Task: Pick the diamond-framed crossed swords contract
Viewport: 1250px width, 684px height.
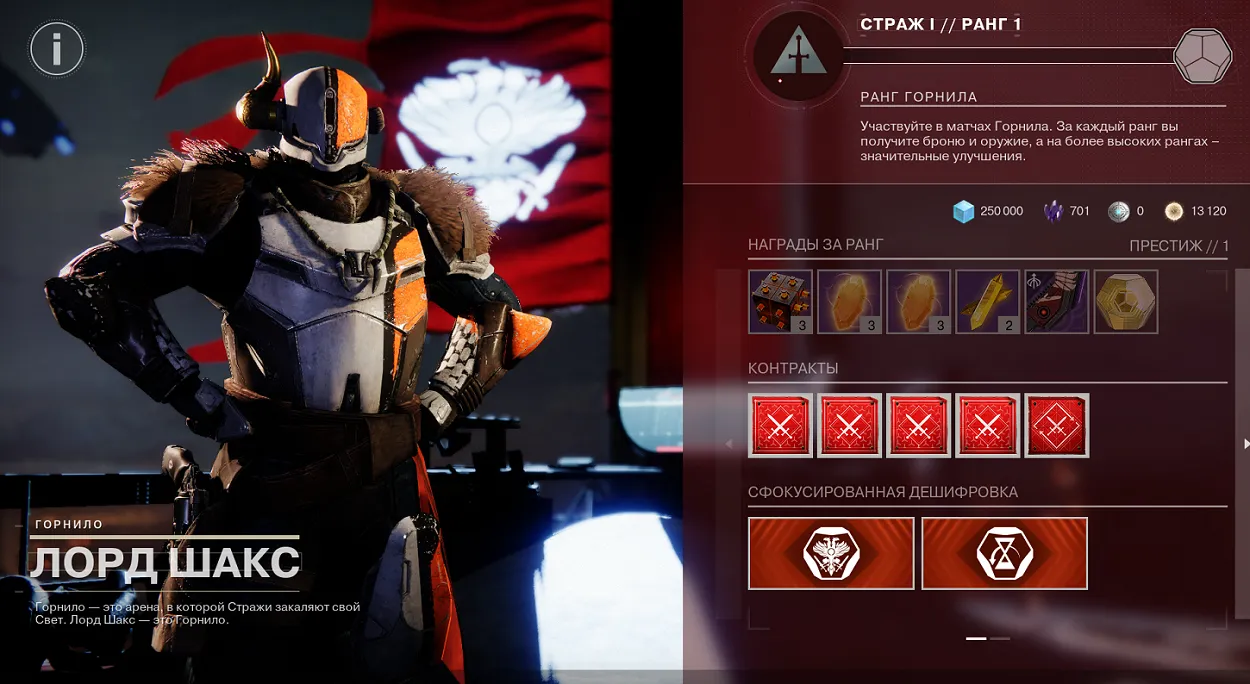Action: pos(1057,425)
